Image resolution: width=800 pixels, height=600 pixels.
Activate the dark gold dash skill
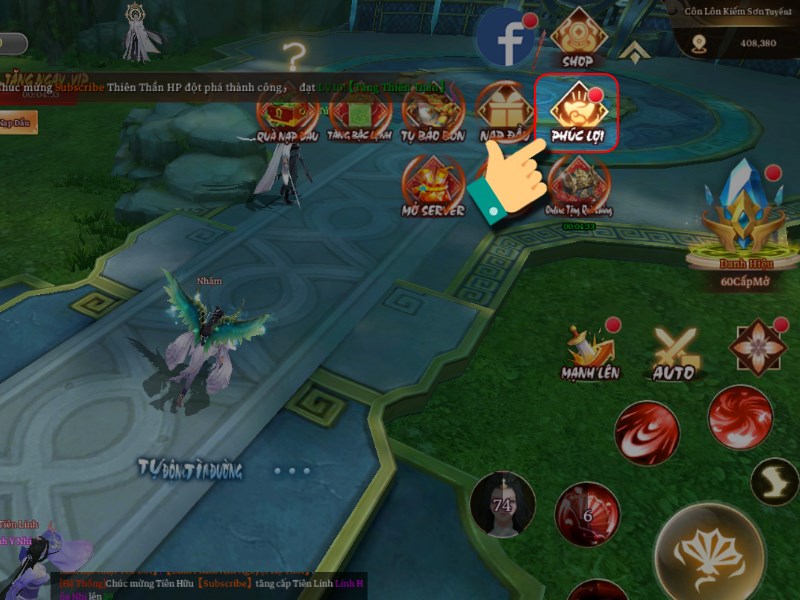(x=773, y=481)
